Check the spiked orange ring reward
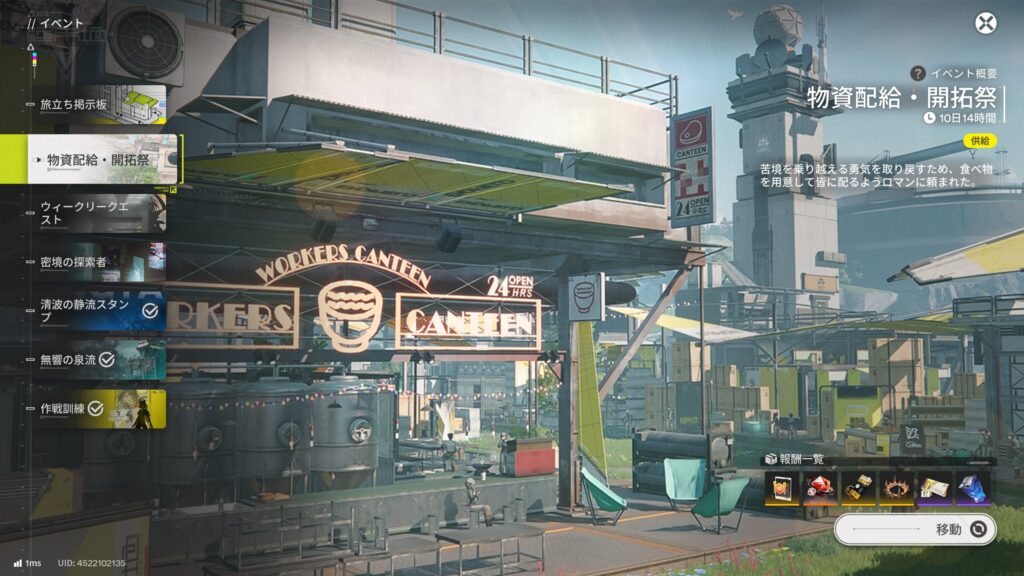 896,487
